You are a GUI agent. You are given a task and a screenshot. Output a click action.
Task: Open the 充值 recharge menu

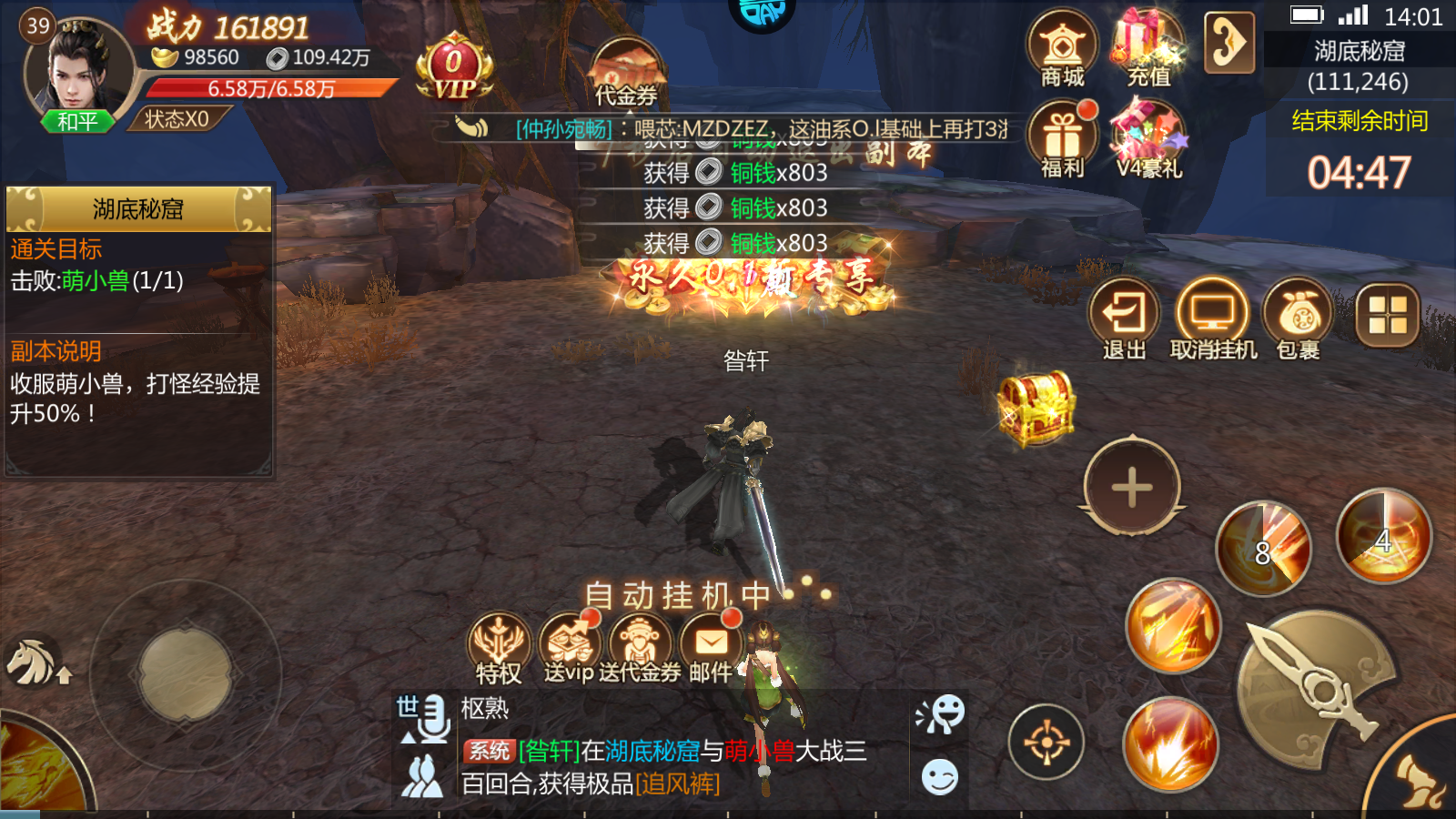point(1148,48)
